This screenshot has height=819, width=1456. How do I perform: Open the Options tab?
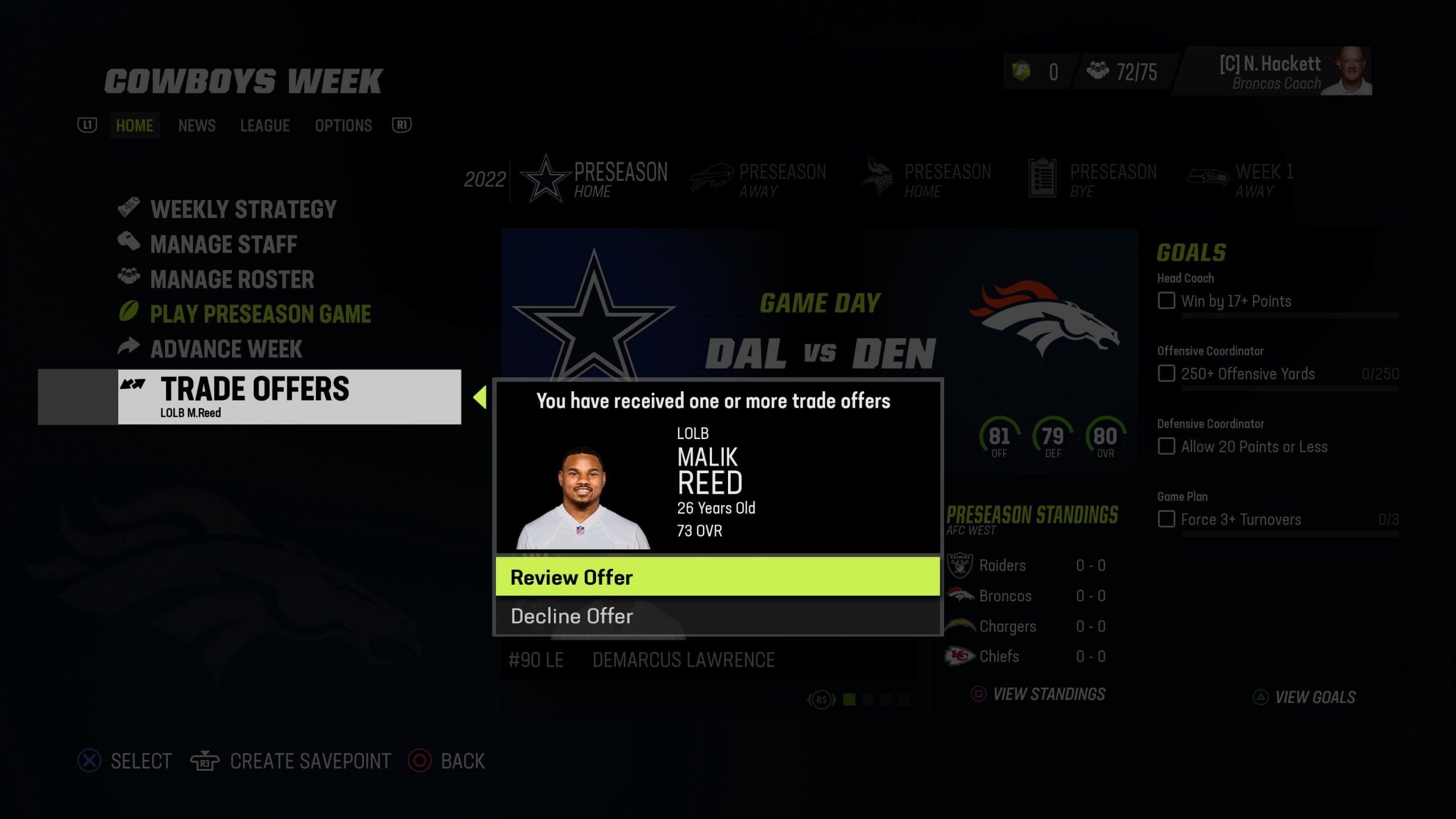pyautogui.click(x=343, y=126)
